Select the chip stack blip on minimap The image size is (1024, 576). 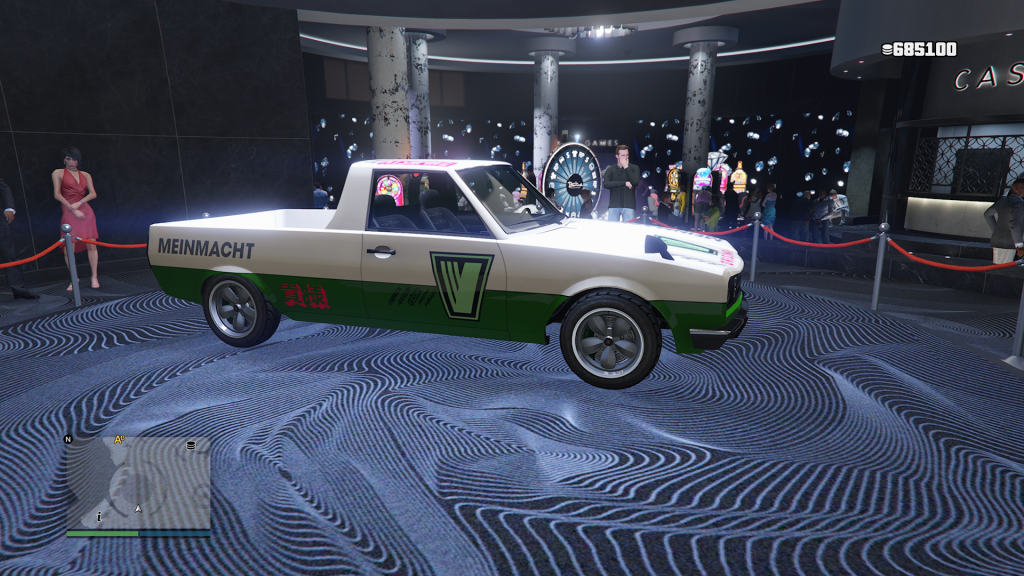[x=189, y=445]
